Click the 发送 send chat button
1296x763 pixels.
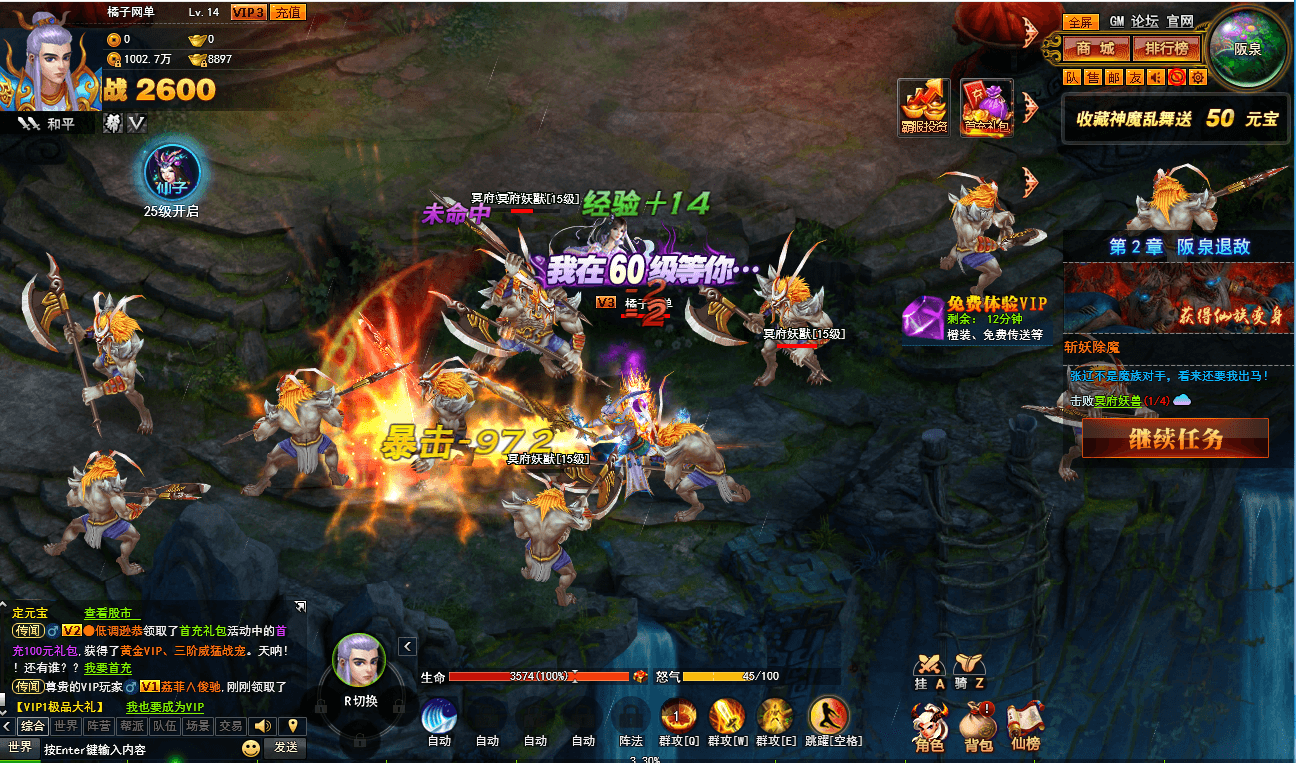point(286,747)
